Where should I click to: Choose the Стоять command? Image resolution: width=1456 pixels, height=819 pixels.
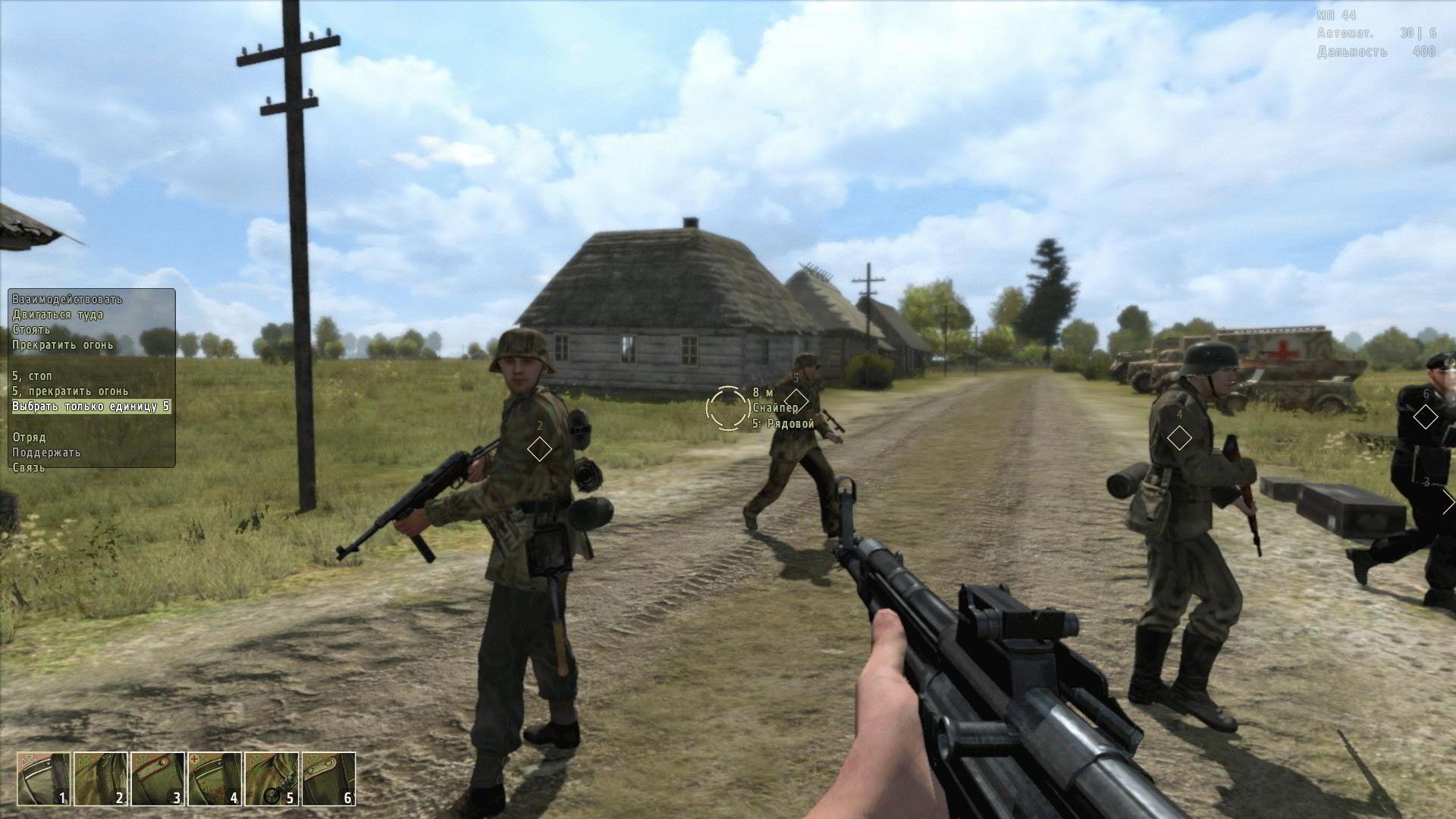click(x=31, y=330)
